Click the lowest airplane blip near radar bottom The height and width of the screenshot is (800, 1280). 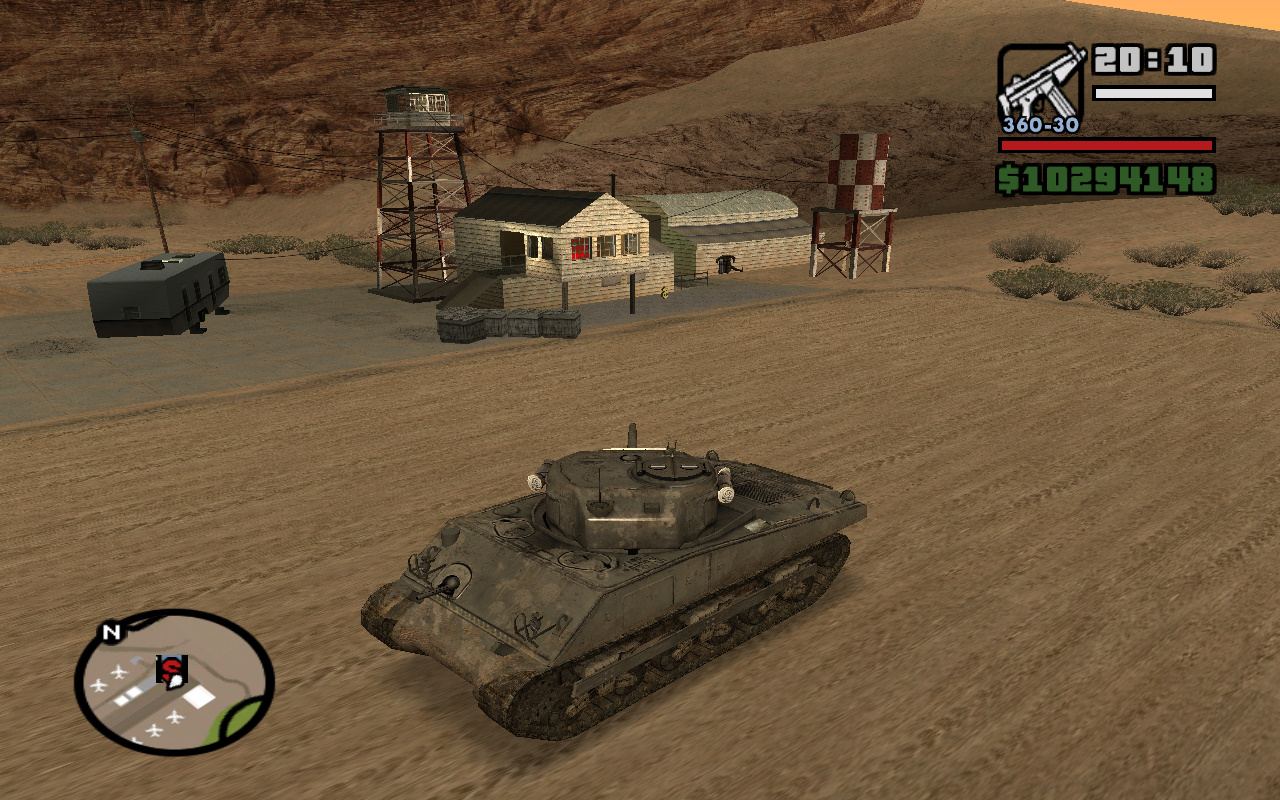pos(135,739)
